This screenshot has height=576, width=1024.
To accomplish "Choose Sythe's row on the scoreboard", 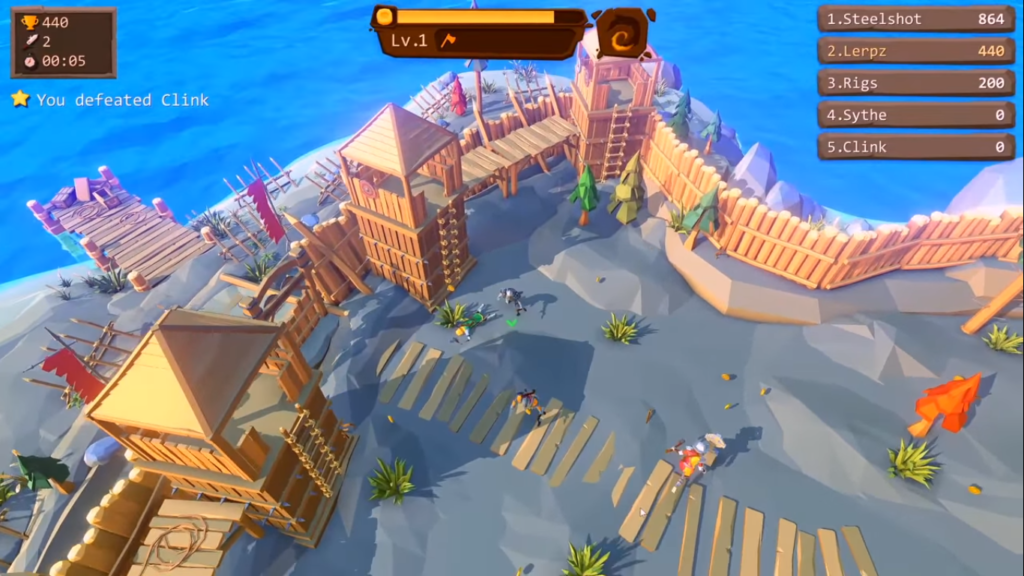I will [x=916, y=115].
